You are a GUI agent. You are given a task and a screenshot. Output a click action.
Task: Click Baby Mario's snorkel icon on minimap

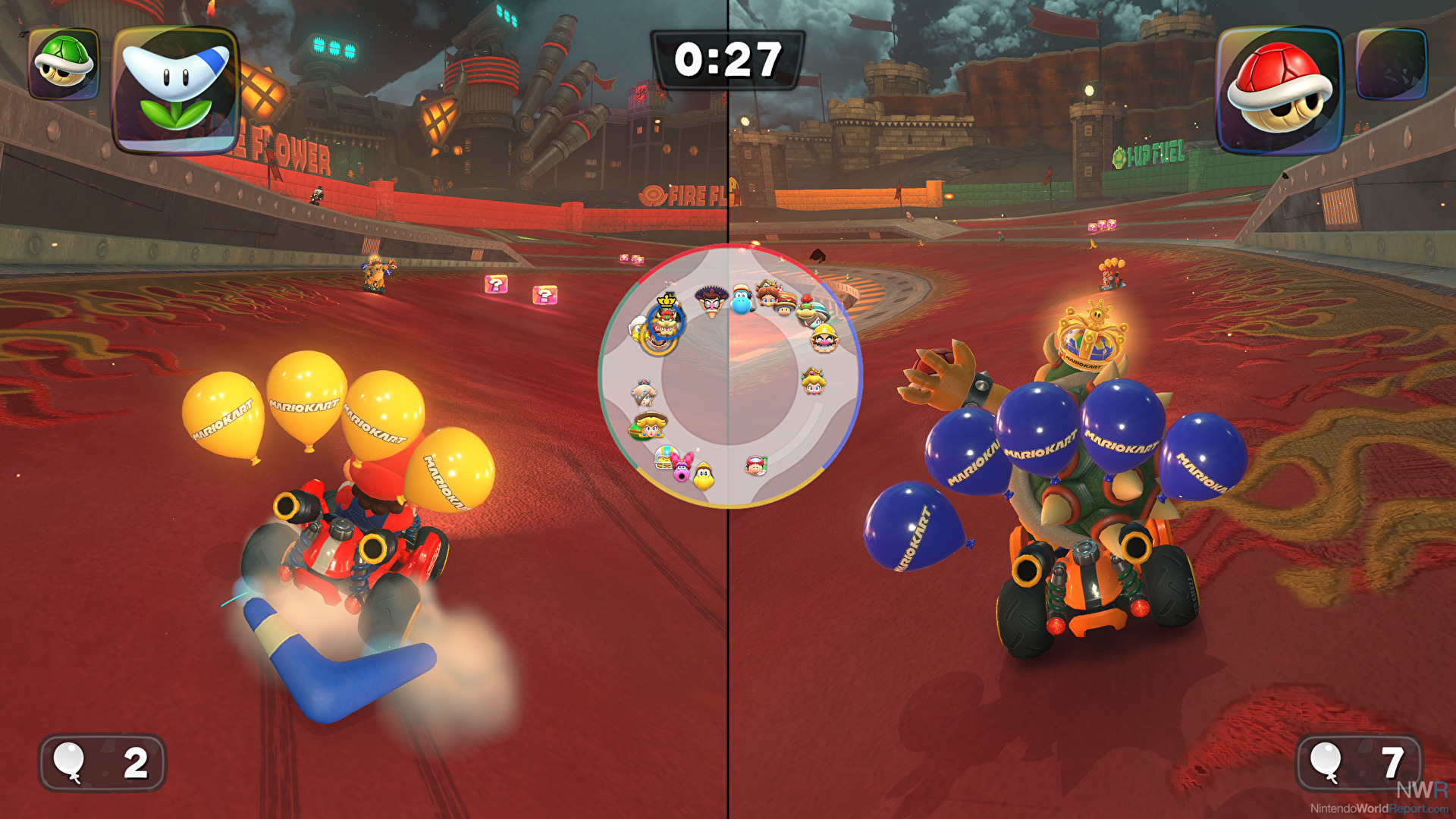[755, 466]
